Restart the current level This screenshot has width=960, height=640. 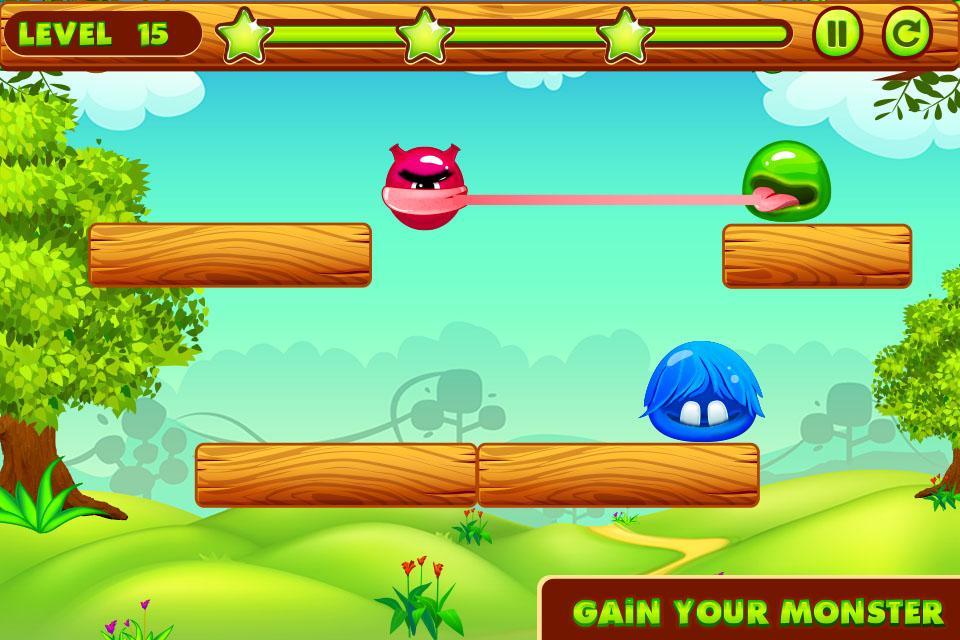coord(906,34)
